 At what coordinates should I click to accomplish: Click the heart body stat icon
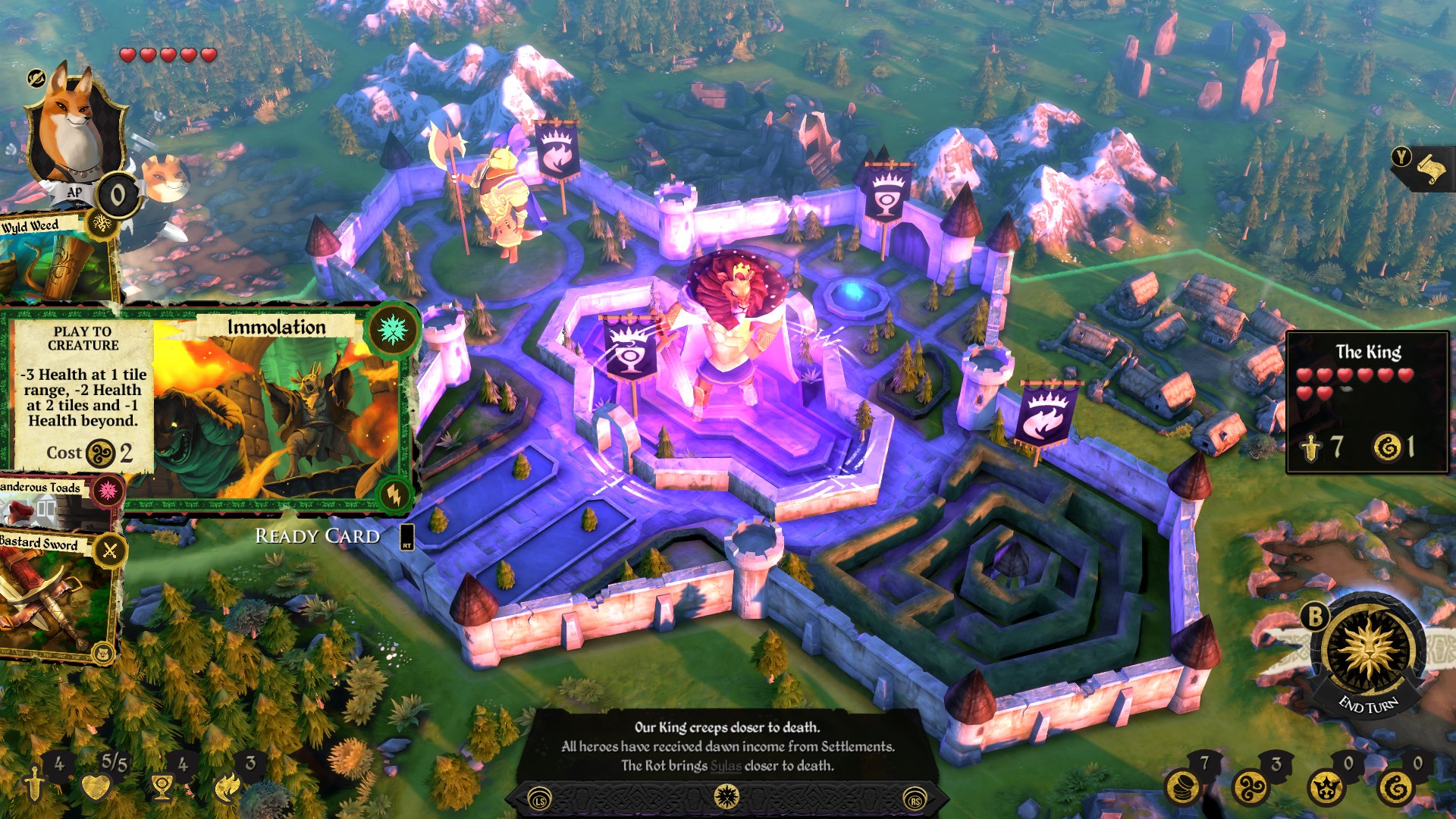(x=96, y=787)
